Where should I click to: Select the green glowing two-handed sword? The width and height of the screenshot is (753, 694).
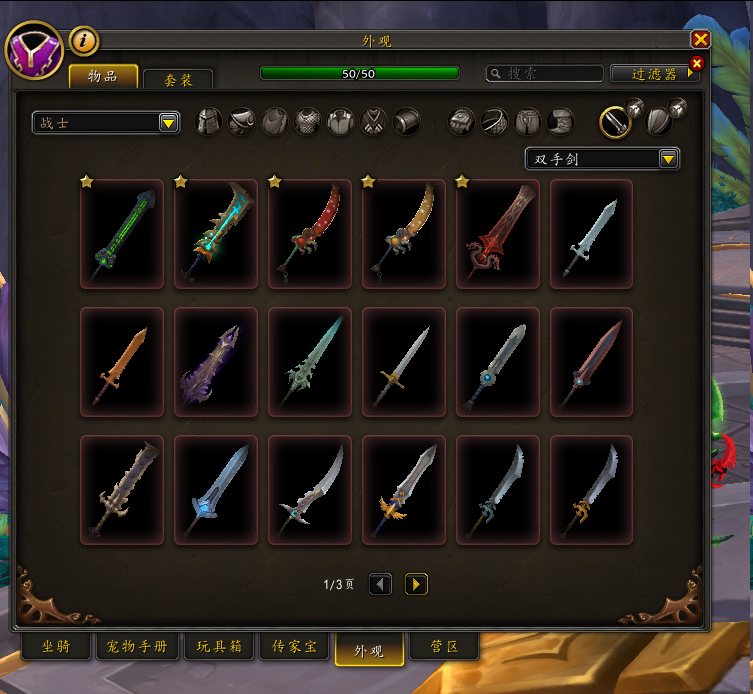pyautogui.click(x=122, y=234)
